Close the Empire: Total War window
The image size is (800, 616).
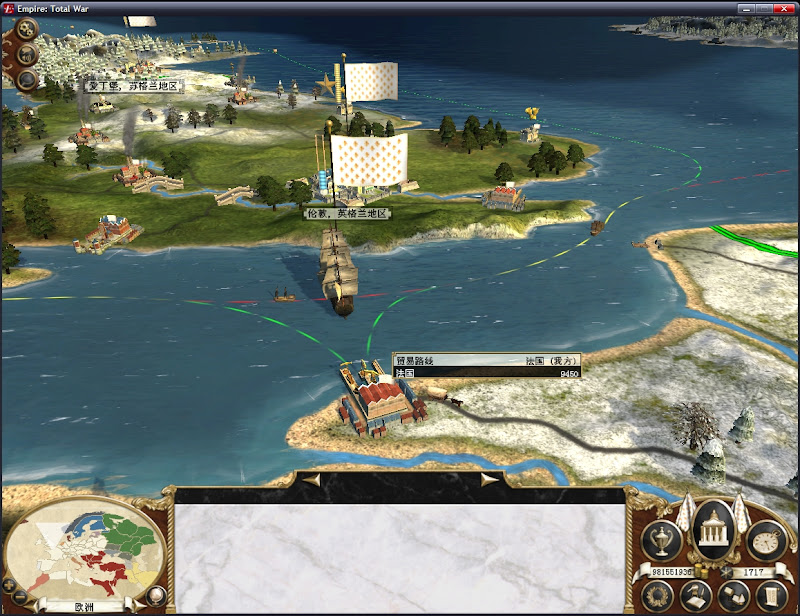786,7
